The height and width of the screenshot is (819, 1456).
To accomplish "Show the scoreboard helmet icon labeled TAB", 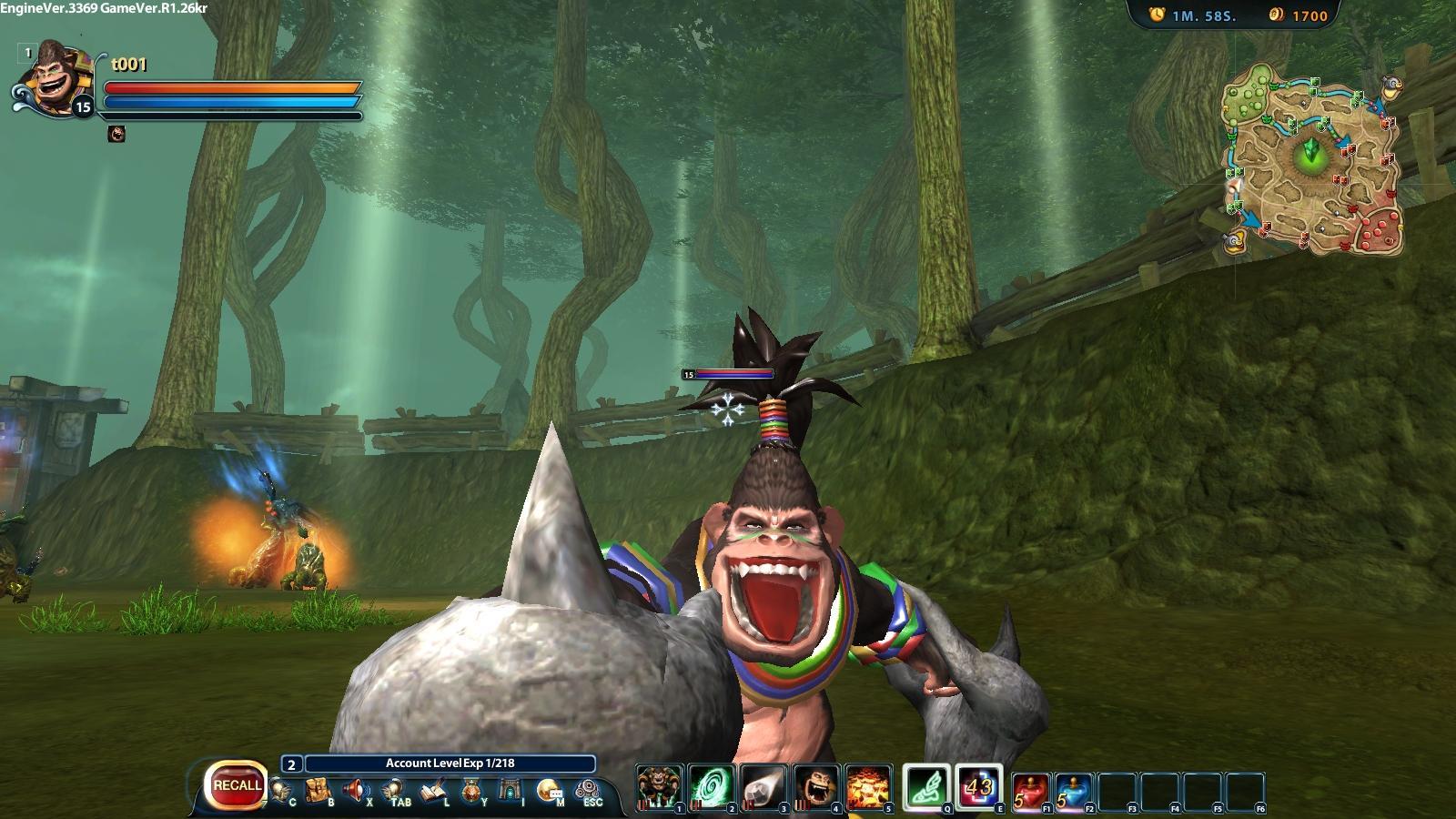I will tap(393, 790).
